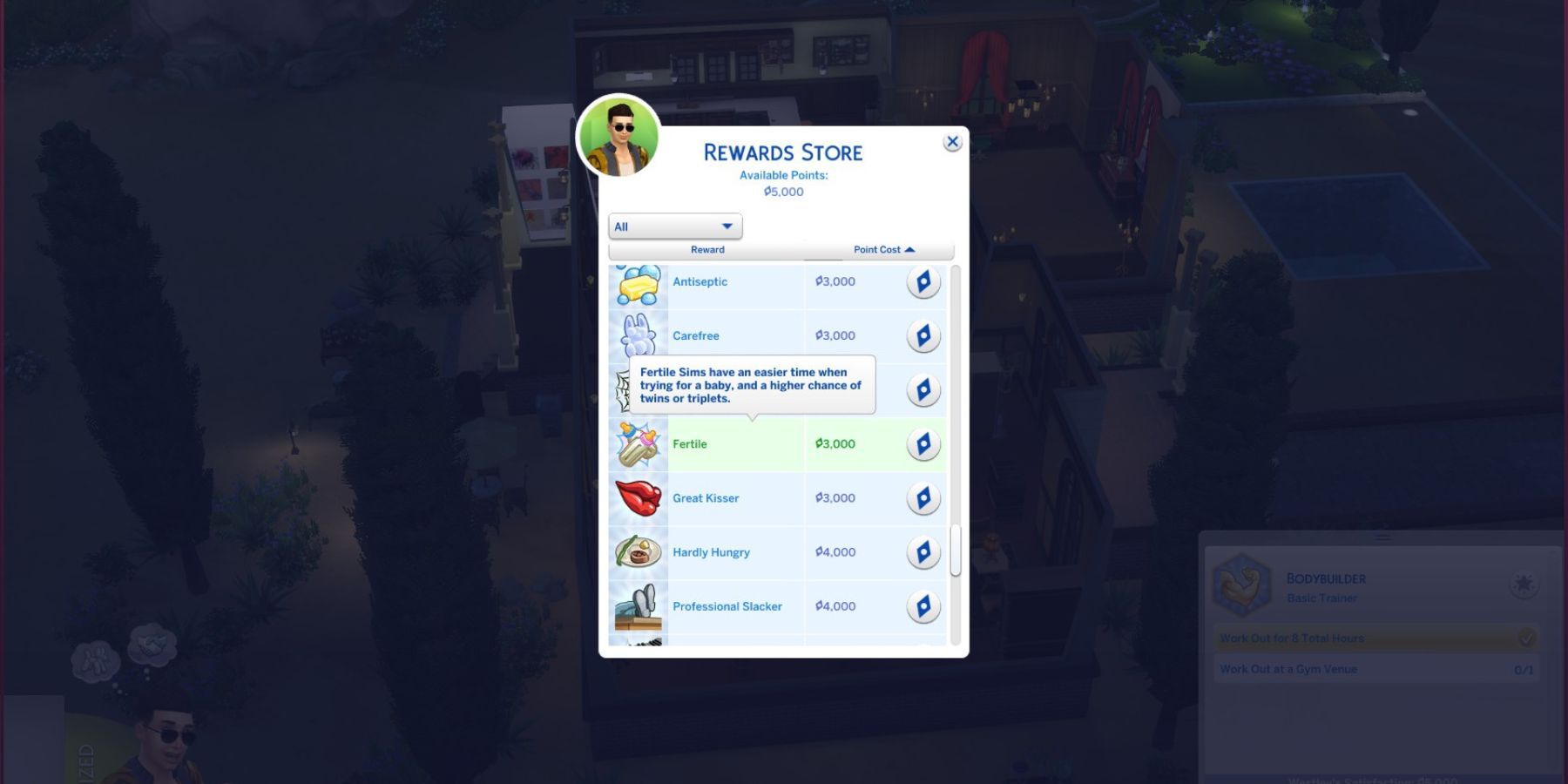1568x784 pixels.
Task: Select the Fertile baby bottle icon
Action: click(639, 444)
